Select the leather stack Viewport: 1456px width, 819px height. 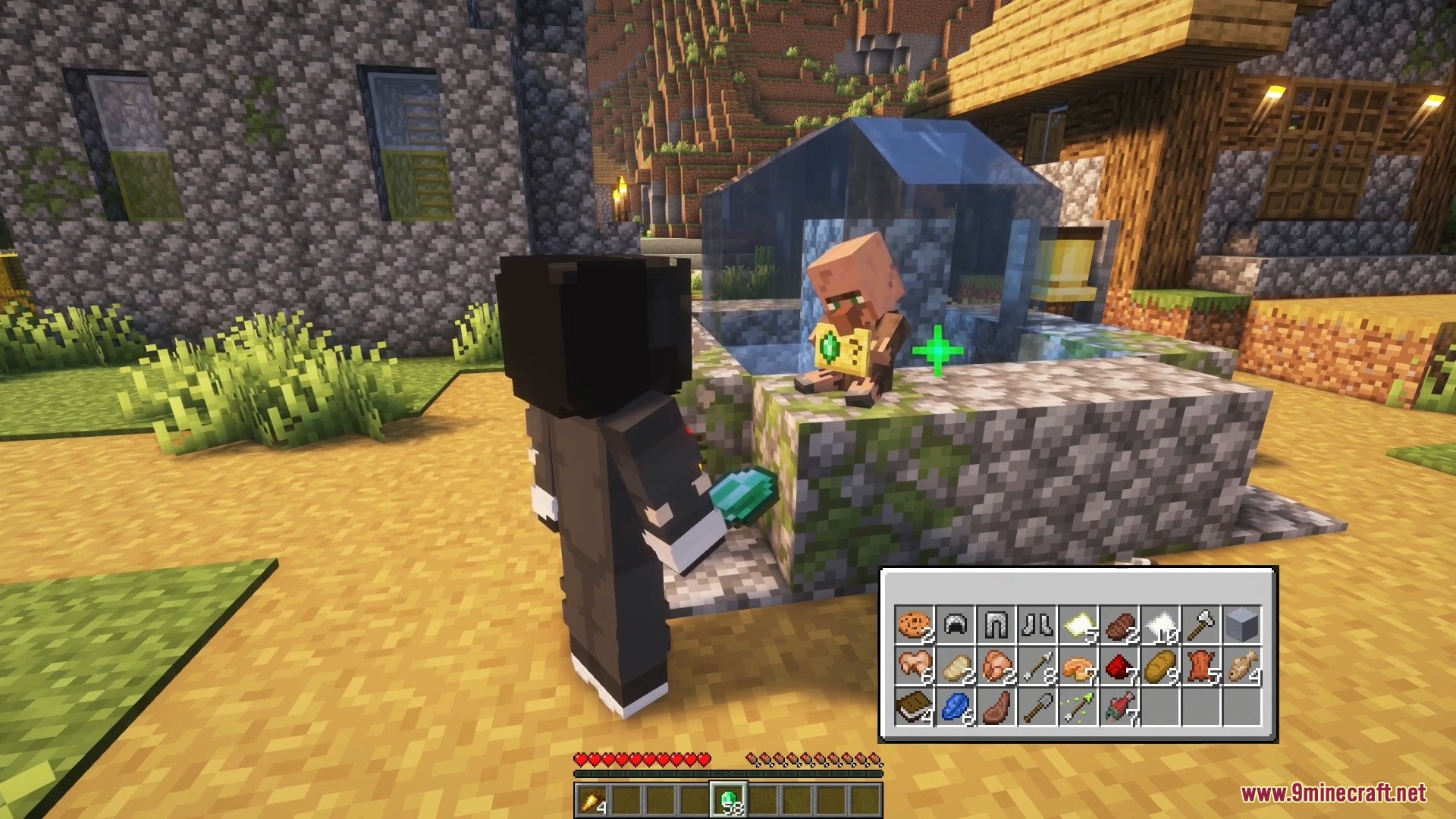[1200, 666]
